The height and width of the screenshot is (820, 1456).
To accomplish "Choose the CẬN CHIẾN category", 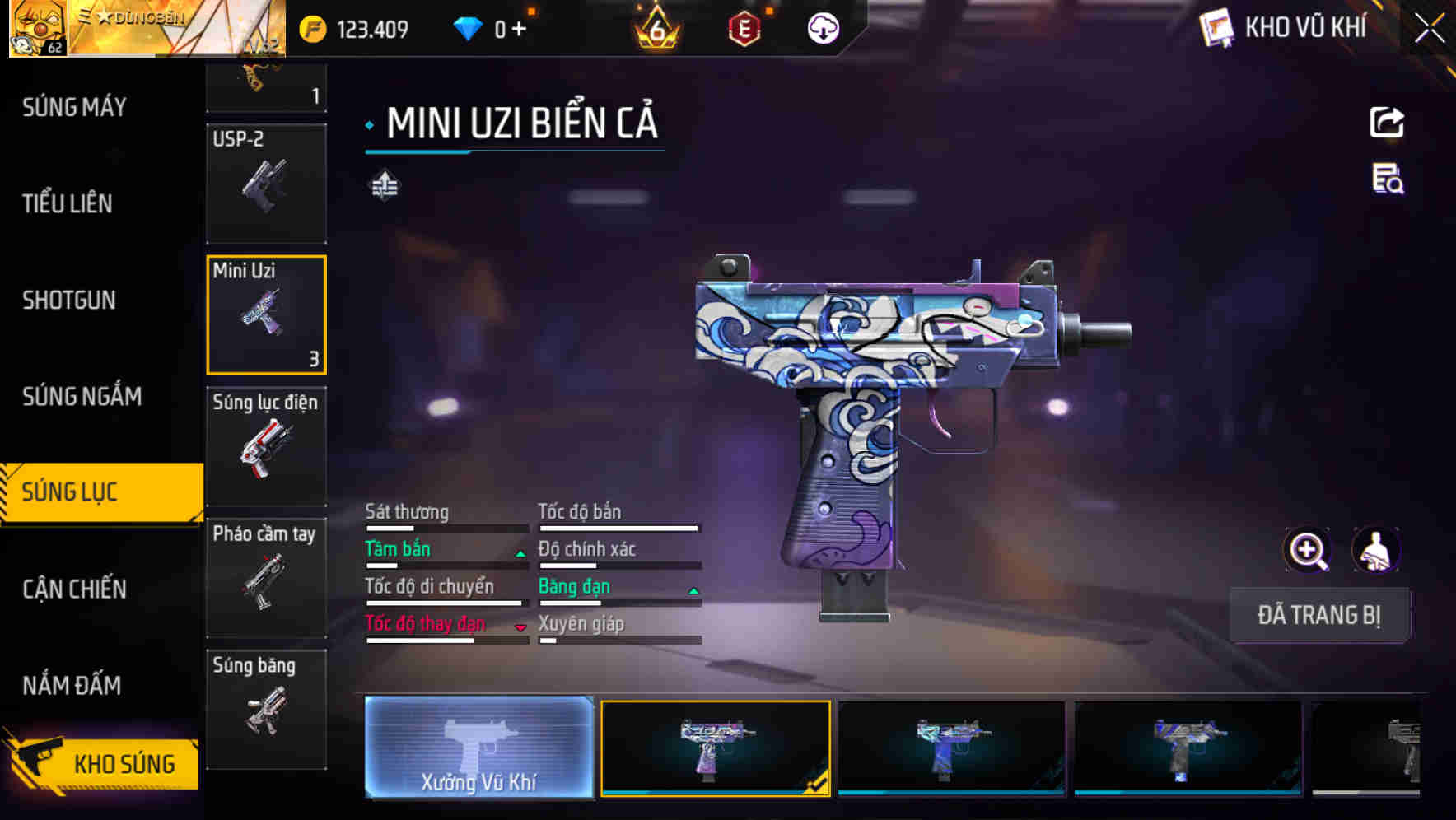I will (74, 589).
